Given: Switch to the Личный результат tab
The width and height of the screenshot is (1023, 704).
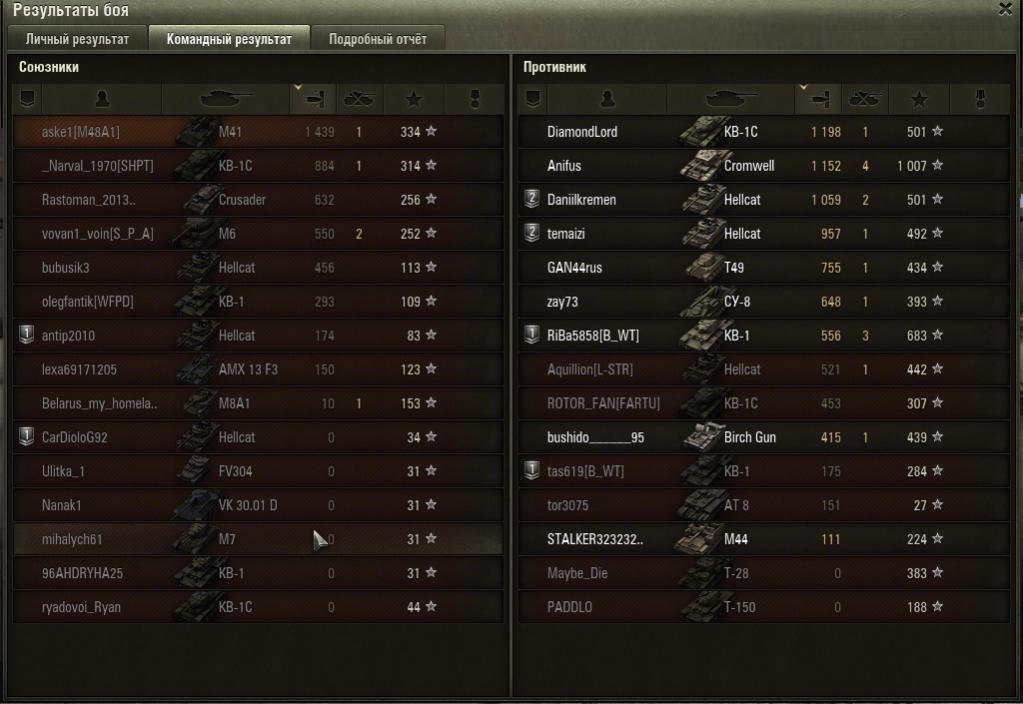Looking at the screenshot, I should 77,39.
